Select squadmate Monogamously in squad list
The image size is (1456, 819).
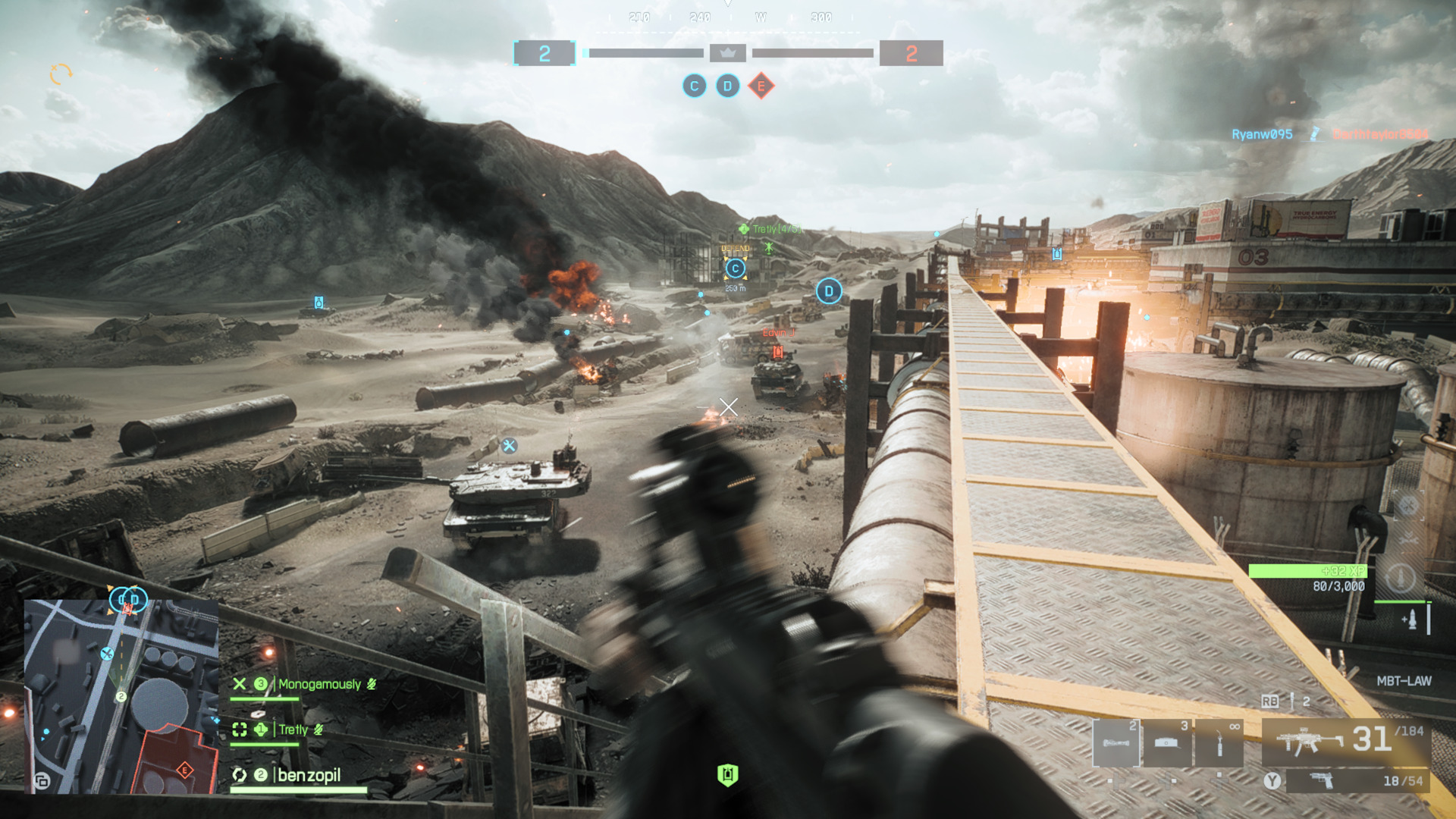tap(318, 685)
